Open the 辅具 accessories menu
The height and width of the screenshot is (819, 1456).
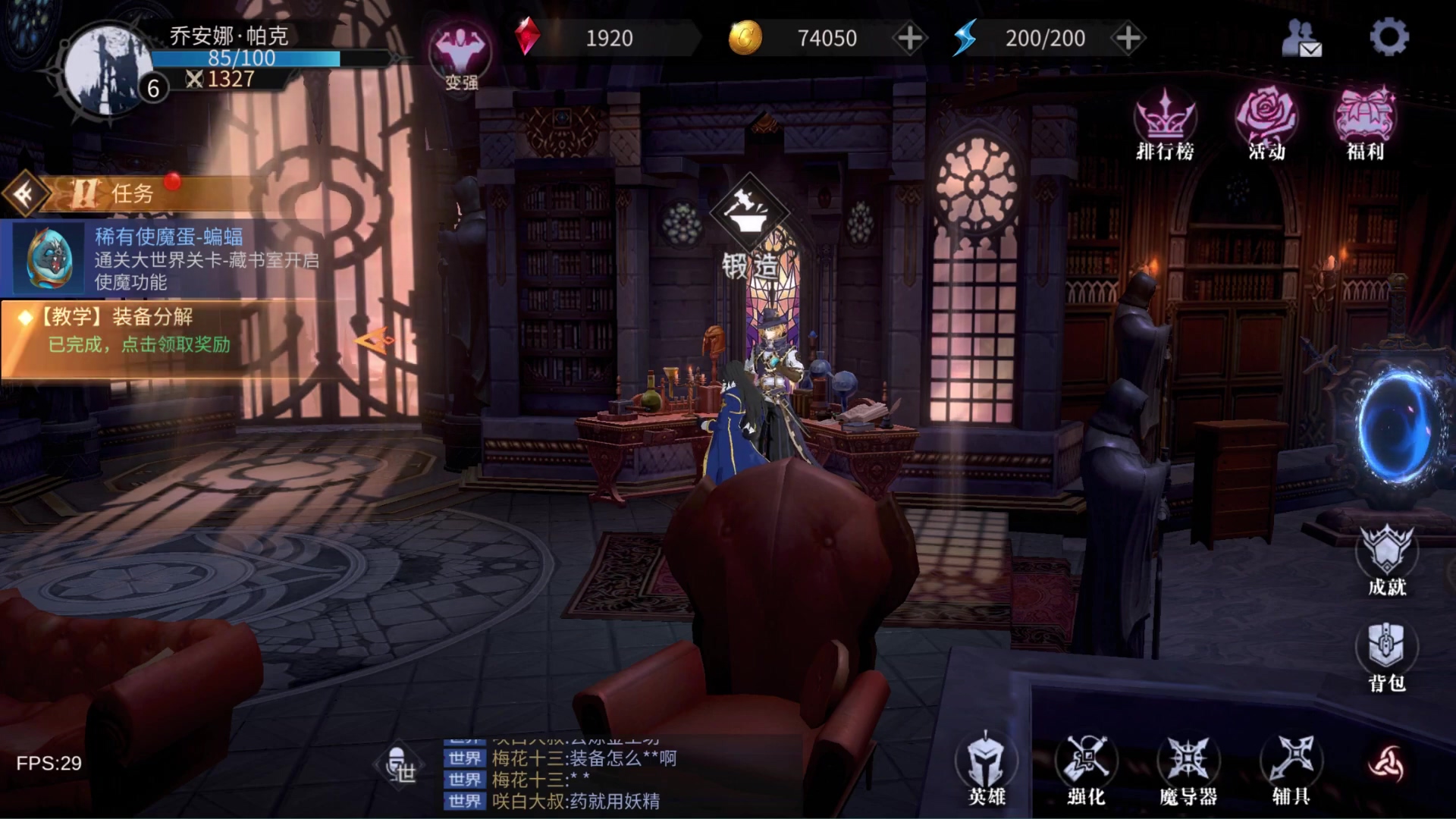[x=1291, y=768]
